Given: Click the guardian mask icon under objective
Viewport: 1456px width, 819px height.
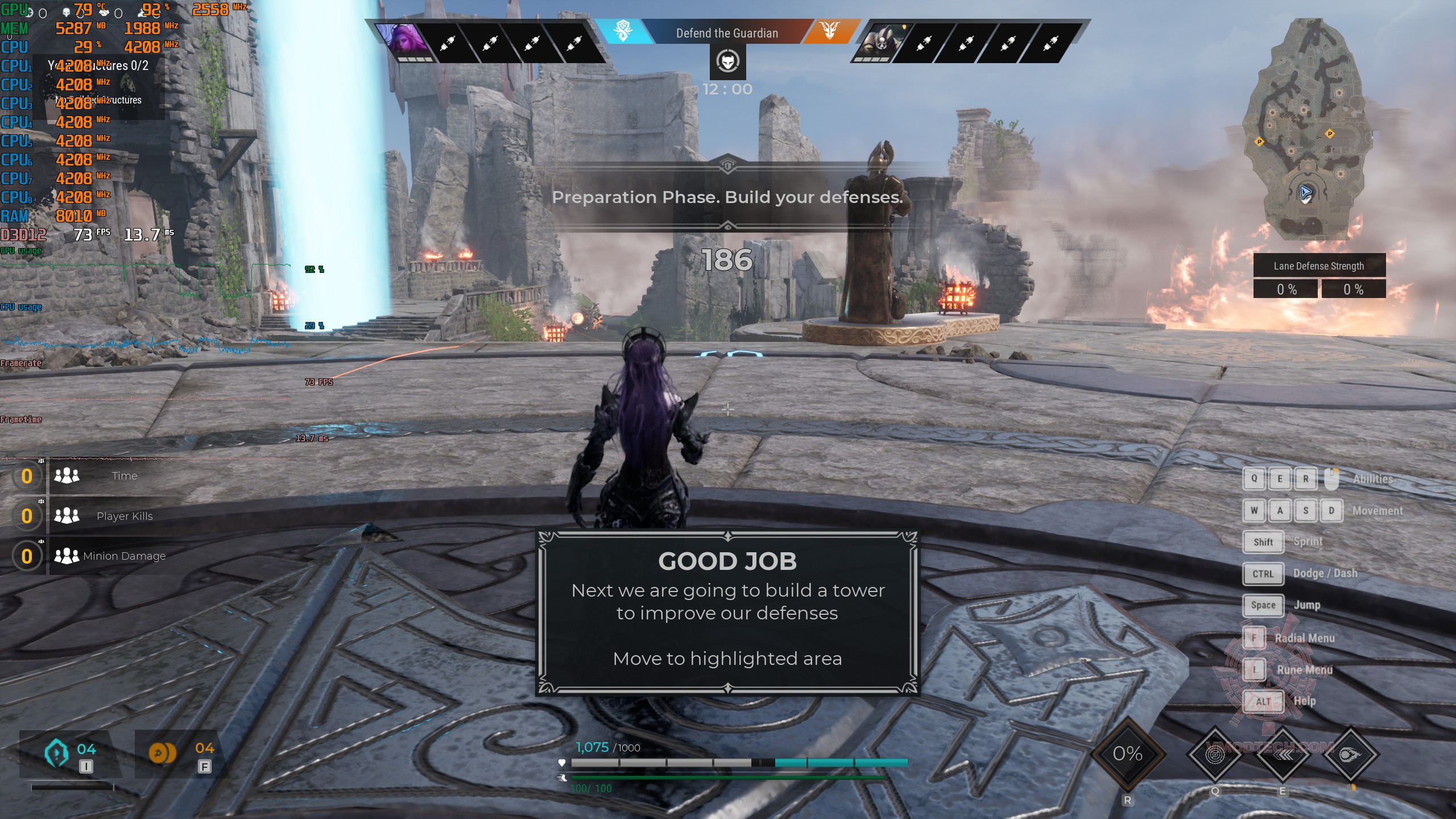Looking at the screenshot, I should point(727,61).
